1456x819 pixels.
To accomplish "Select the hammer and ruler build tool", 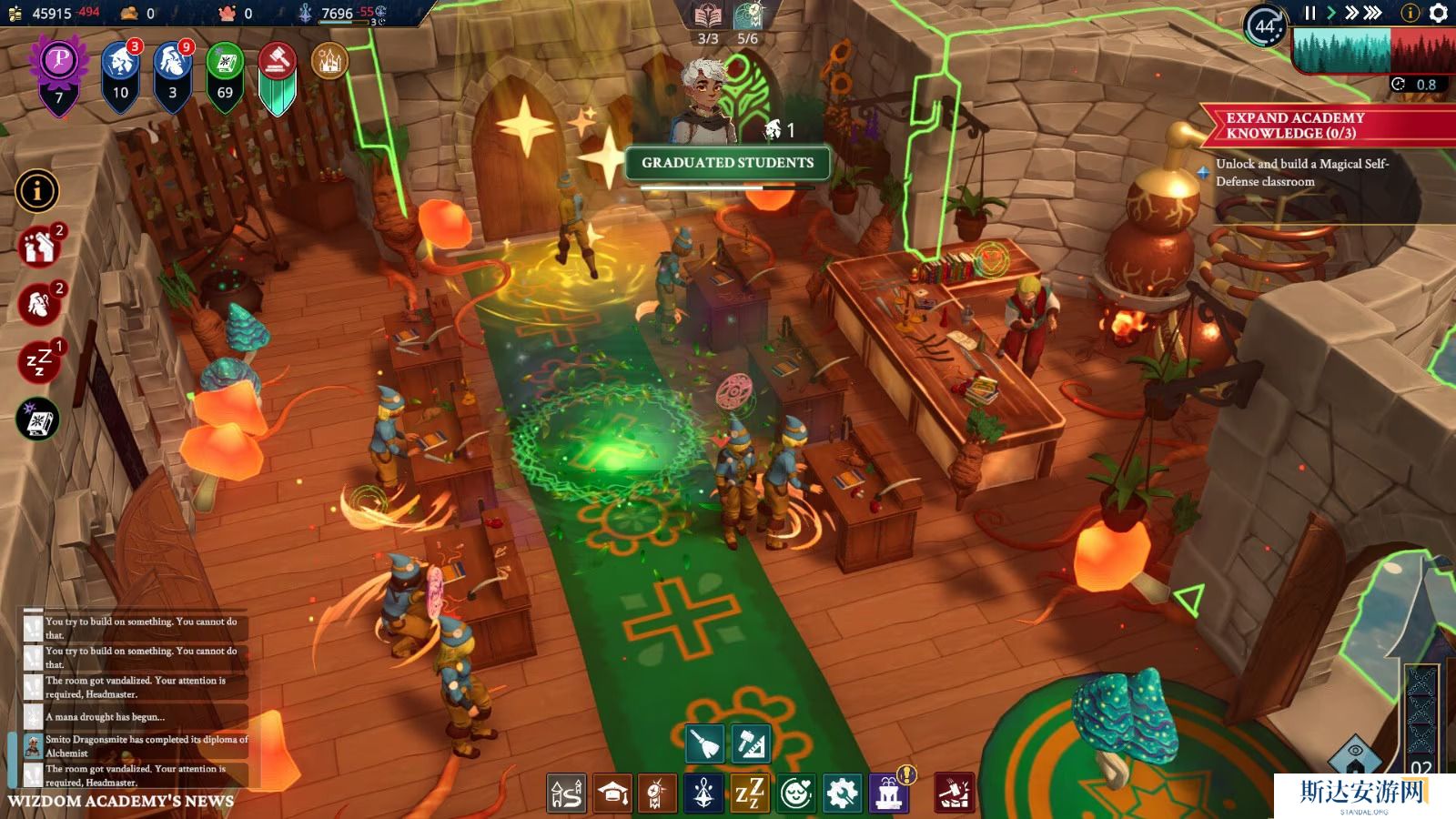I will pos(751,743).
